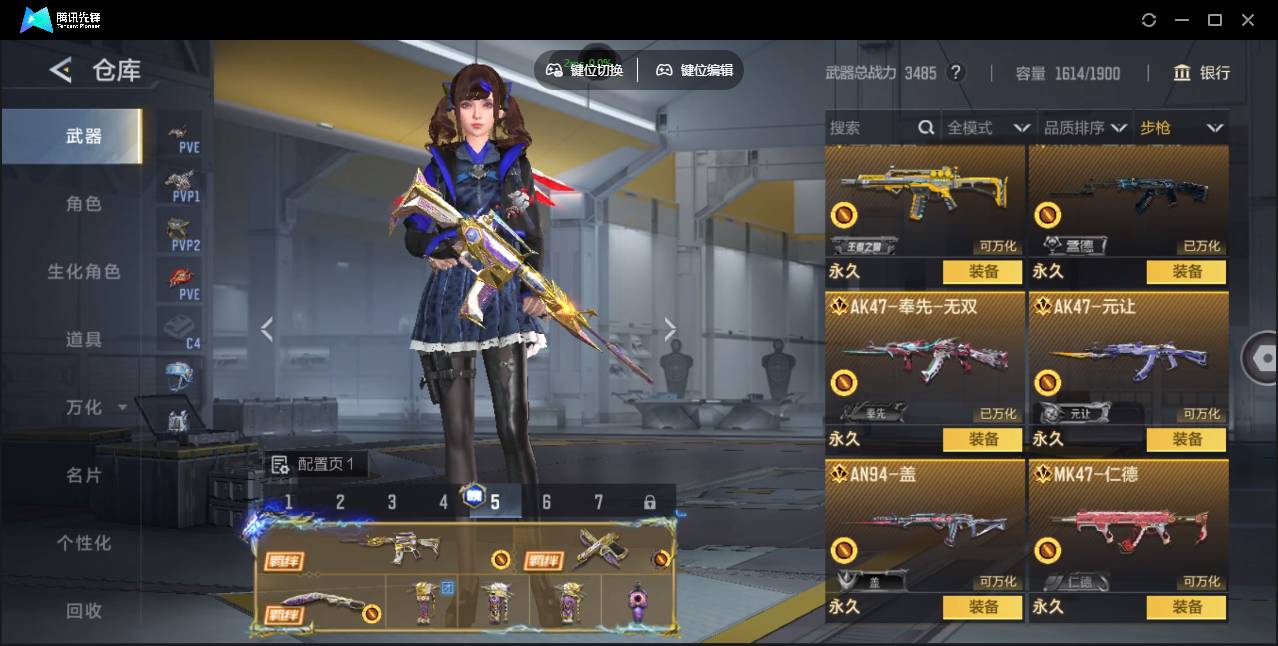Viewport: 1278px width, 646px height.
Task: Go back from the 仓库 screen
Action: (x=61, y=70)
